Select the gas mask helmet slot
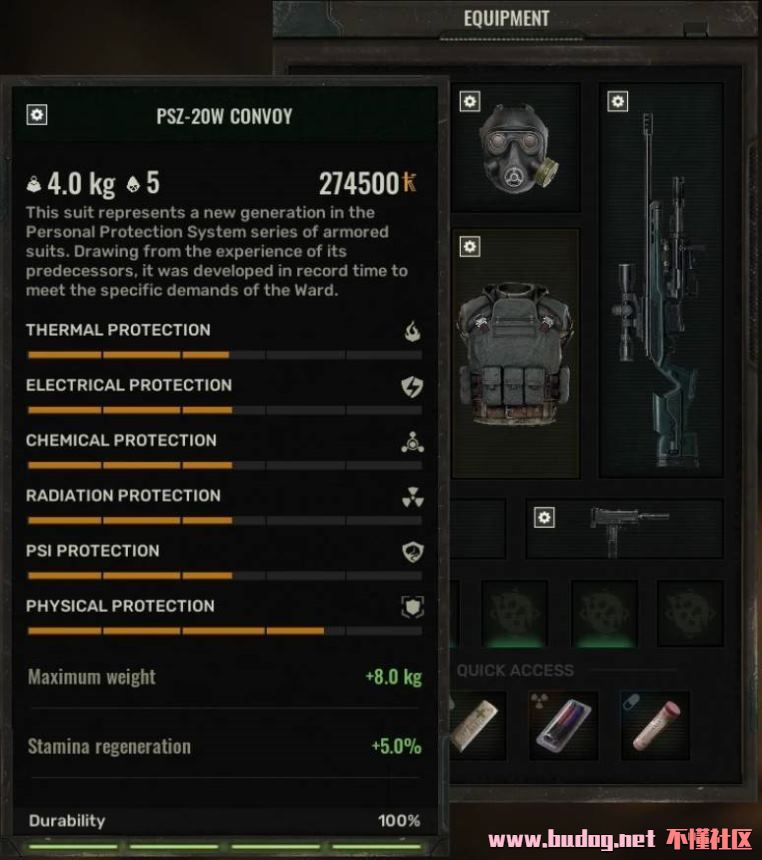 (515, 150)
